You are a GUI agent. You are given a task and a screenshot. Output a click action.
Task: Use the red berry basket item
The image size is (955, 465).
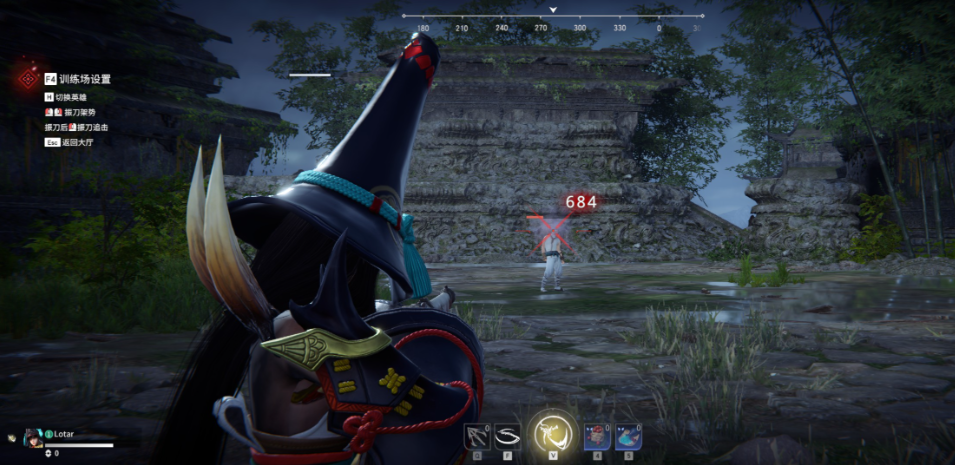click(596, 437)
